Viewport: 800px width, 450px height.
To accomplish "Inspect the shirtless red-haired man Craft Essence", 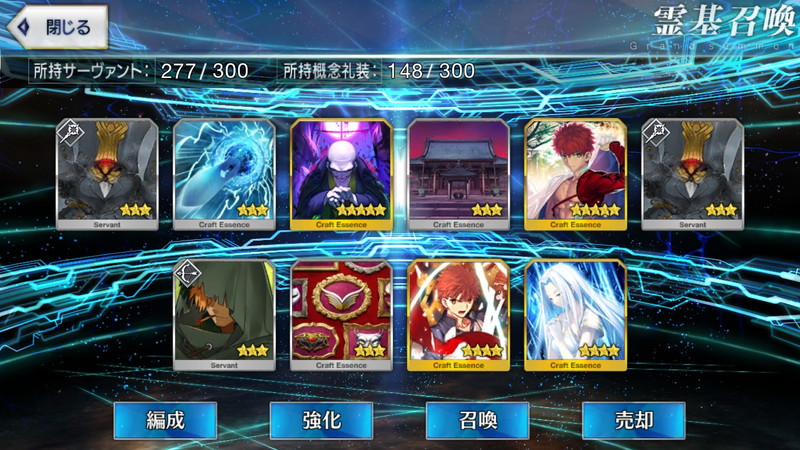I will (575, 174).
